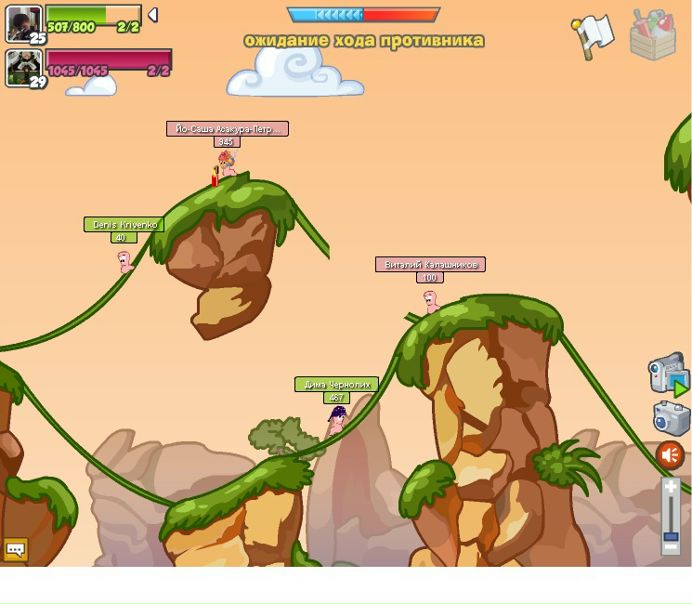692x604 pixels.
Task: Click the white surrender flag icon
Action: [x=592, y=35]
